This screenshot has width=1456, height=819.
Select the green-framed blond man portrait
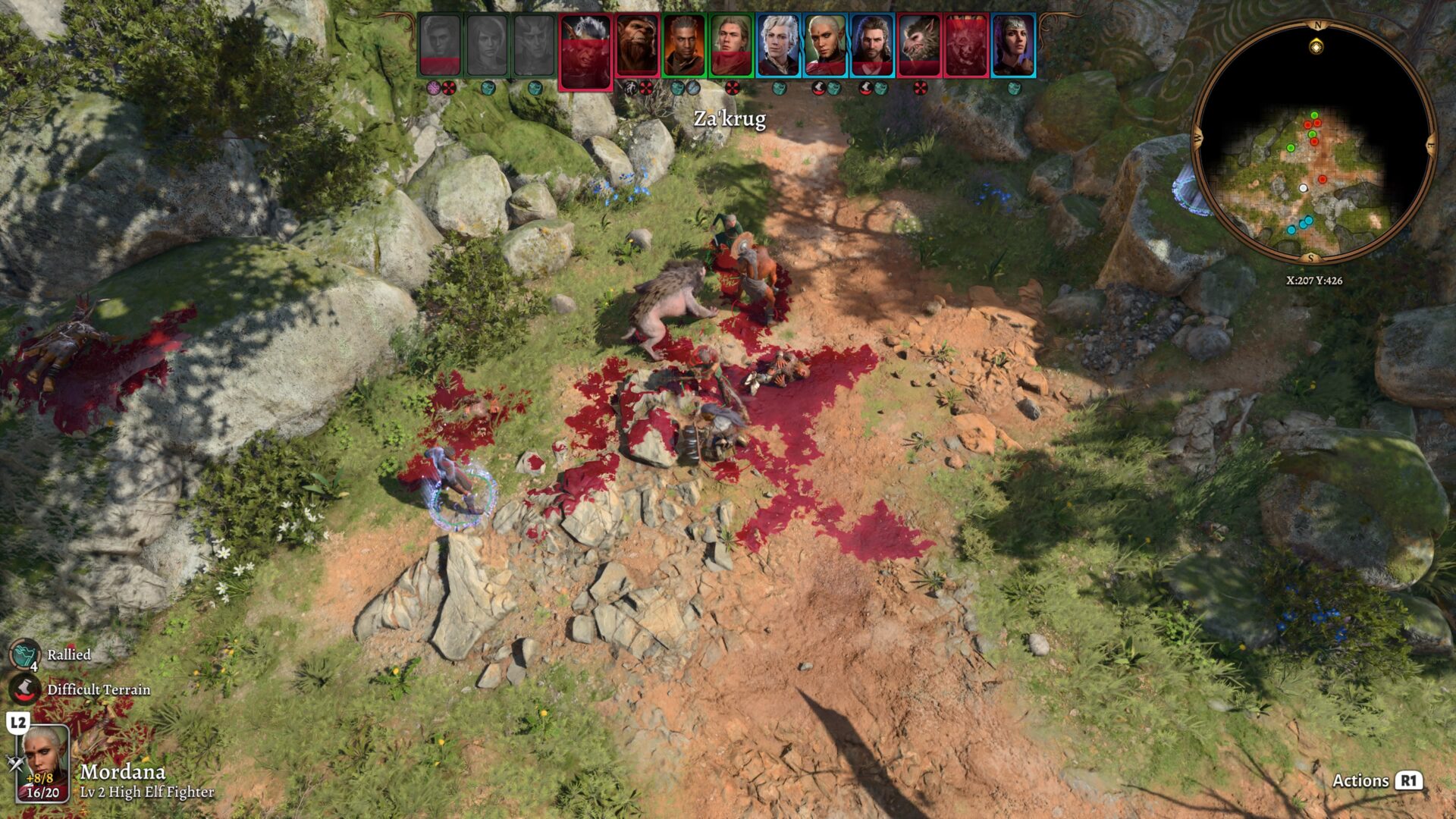730,45
